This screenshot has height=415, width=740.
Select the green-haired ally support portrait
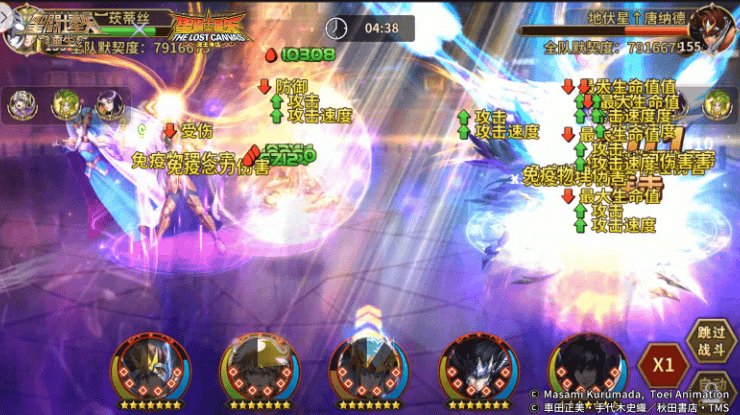pyautogui.click(x=66, y=103)
